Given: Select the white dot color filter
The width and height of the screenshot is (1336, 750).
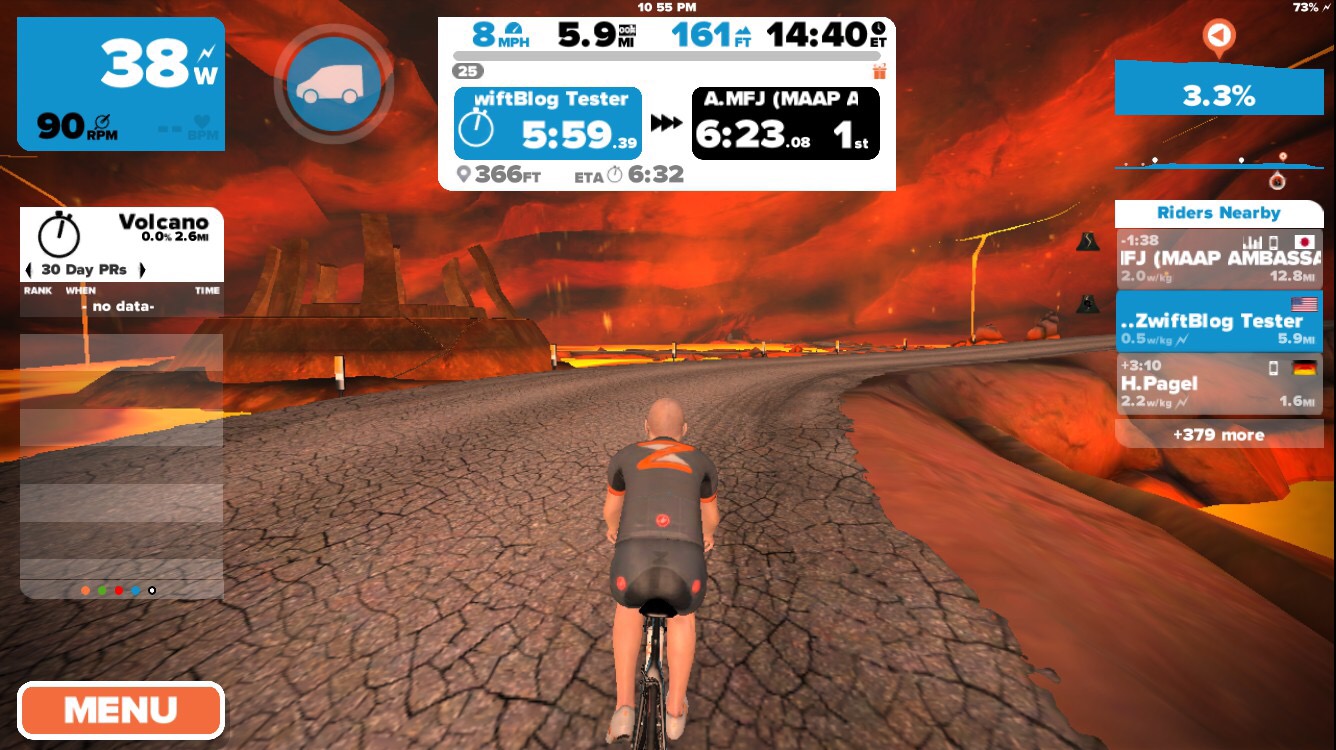Looking at the screenshot, I should 152,589.
